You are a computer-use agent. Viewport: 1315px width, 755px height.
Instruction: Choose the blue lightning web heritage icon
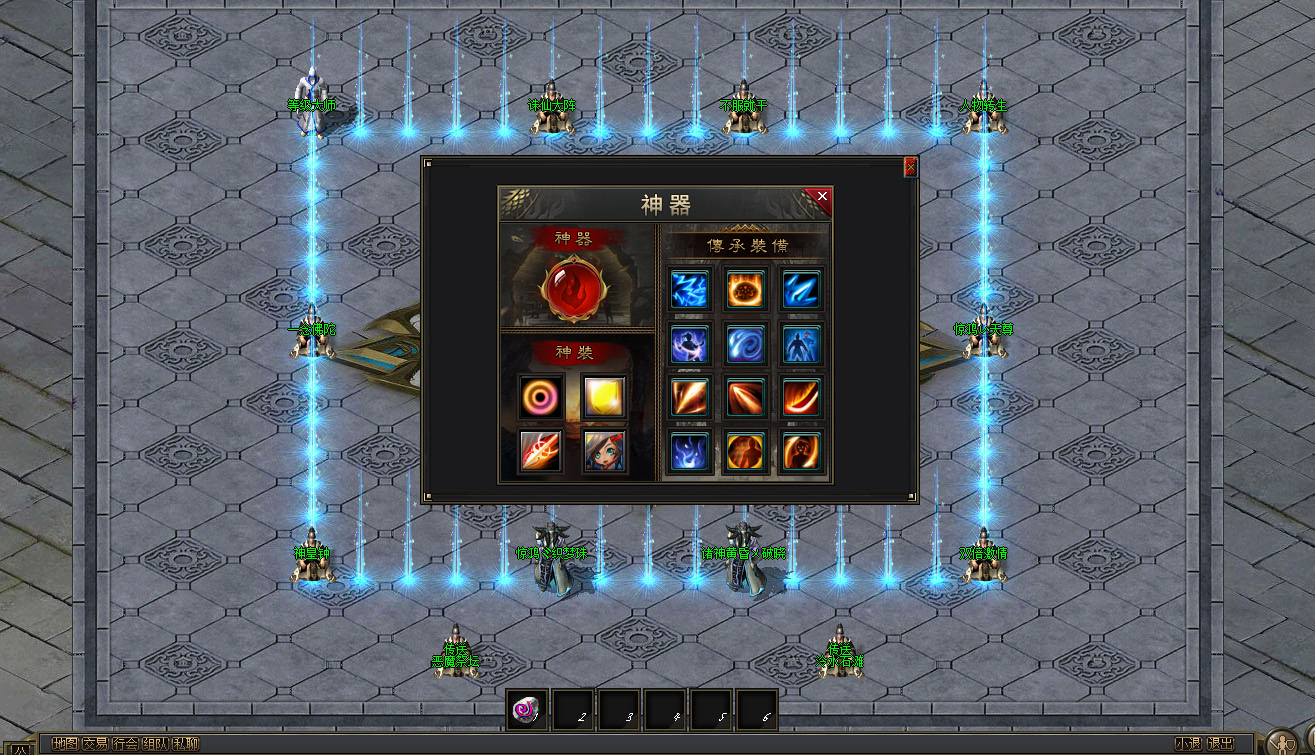pos(690,289)
